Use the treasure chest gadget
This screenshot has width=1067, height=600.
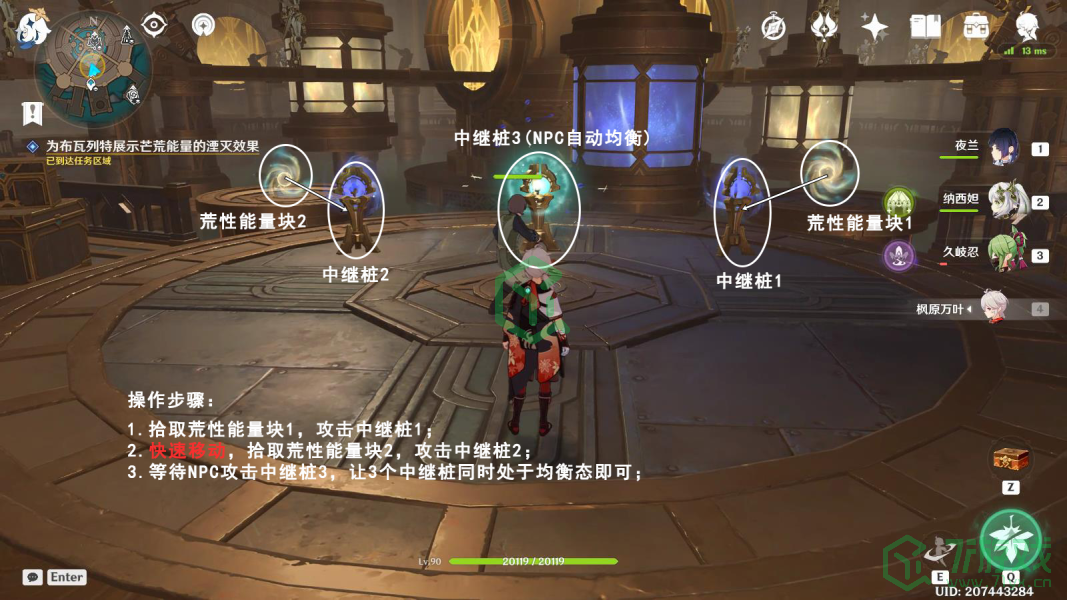1011,460
